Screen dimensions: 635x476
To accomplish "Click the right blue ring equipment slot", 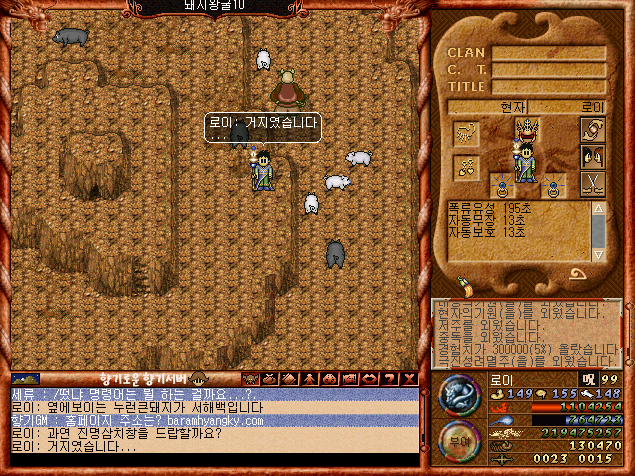I will pos(553,186).
